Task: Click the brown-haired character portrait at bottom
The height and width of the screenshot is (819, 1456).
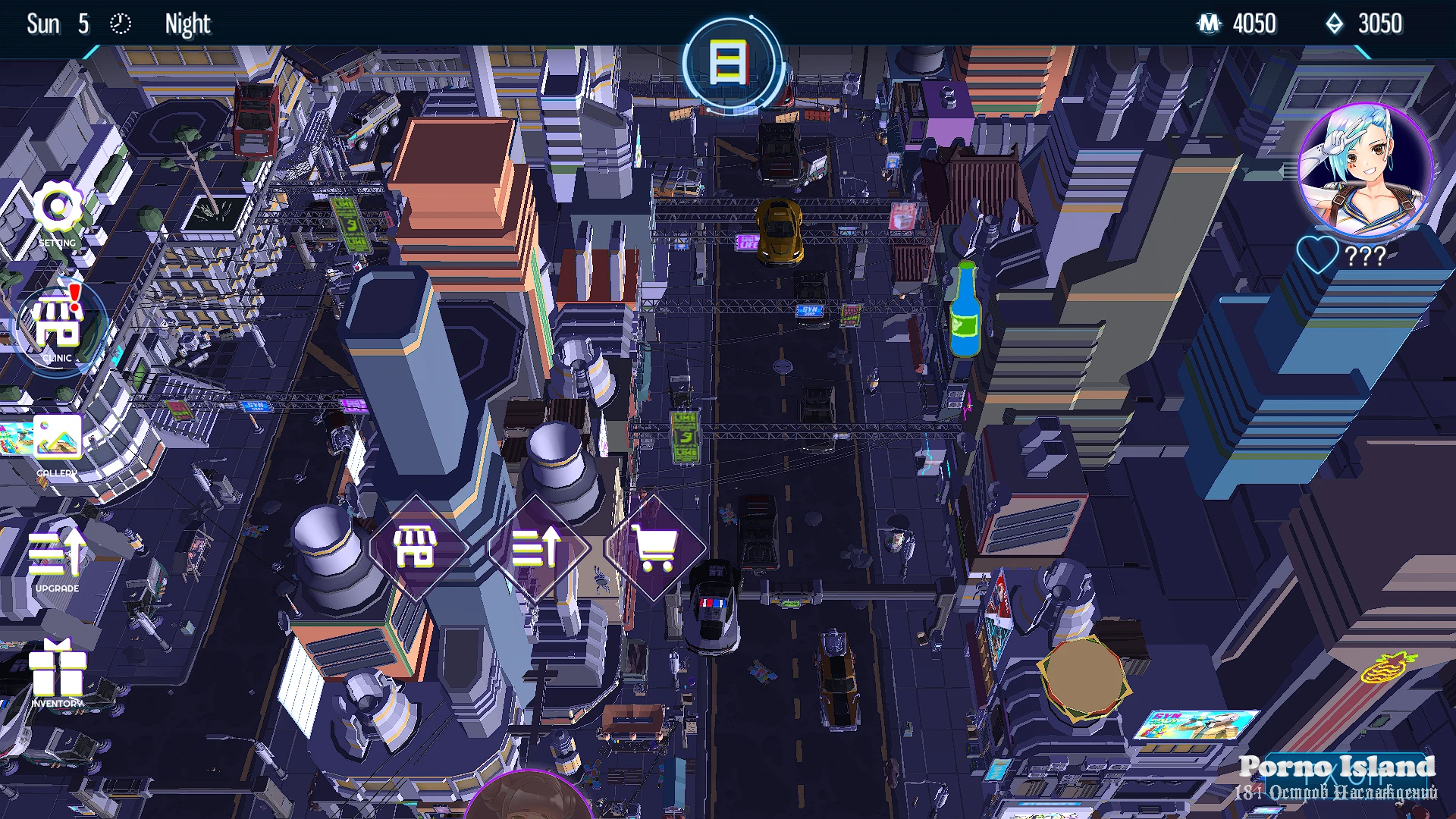Action: [x=529, y=796]
